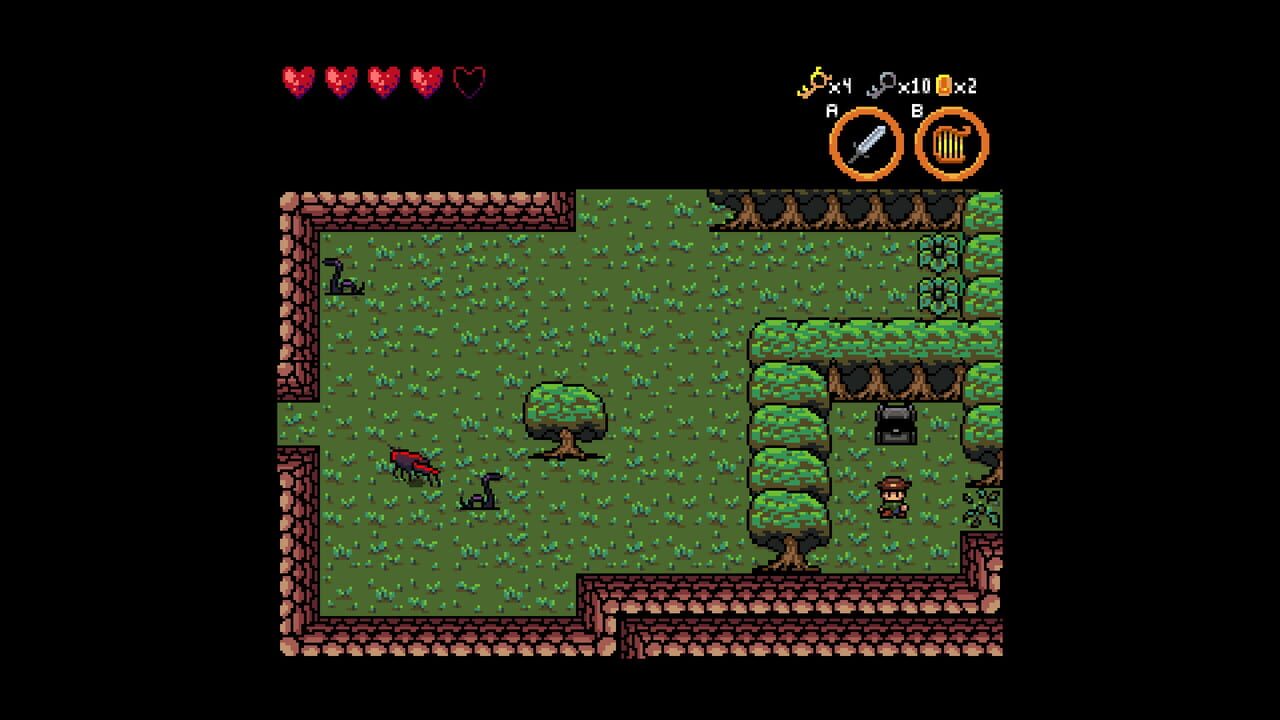Click the A slot label above the sword
This screenshot has height=720, width=1280.
tap(831, 108)
